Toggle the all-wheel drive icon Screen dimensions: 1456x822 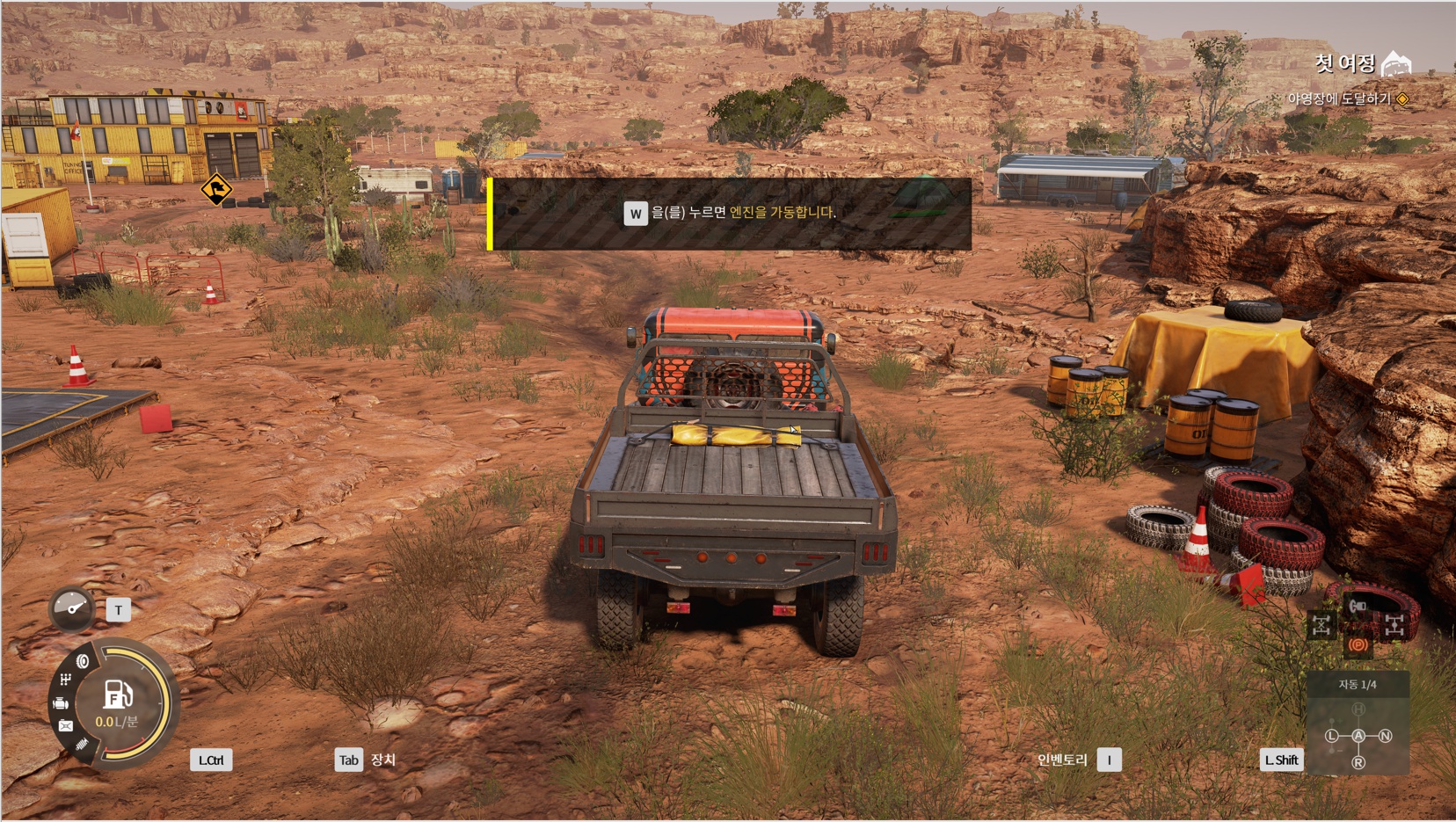[x=1394, y=625]
